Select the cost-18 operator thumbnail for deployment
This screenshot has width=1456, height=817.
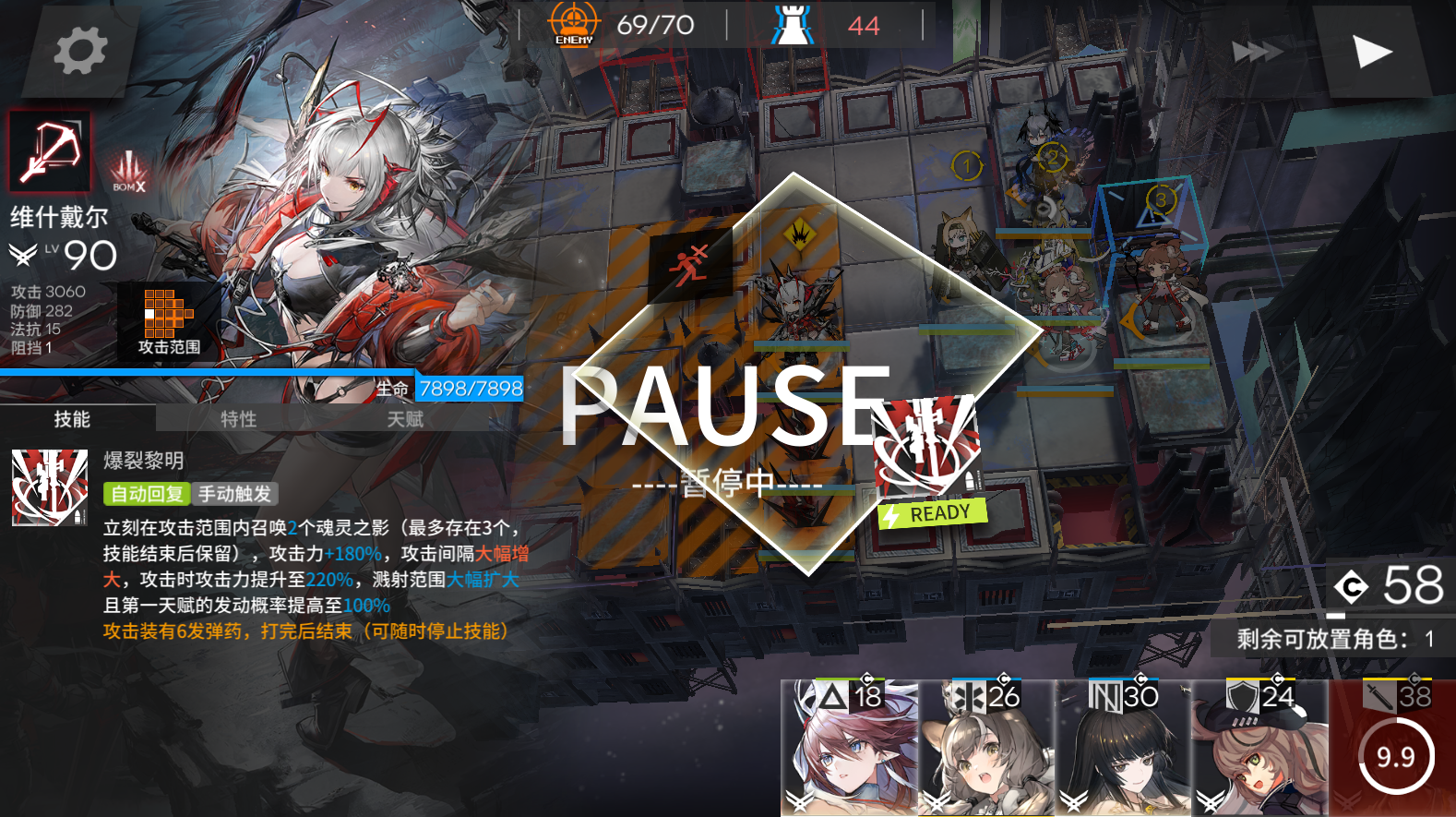tap(849, 748)
